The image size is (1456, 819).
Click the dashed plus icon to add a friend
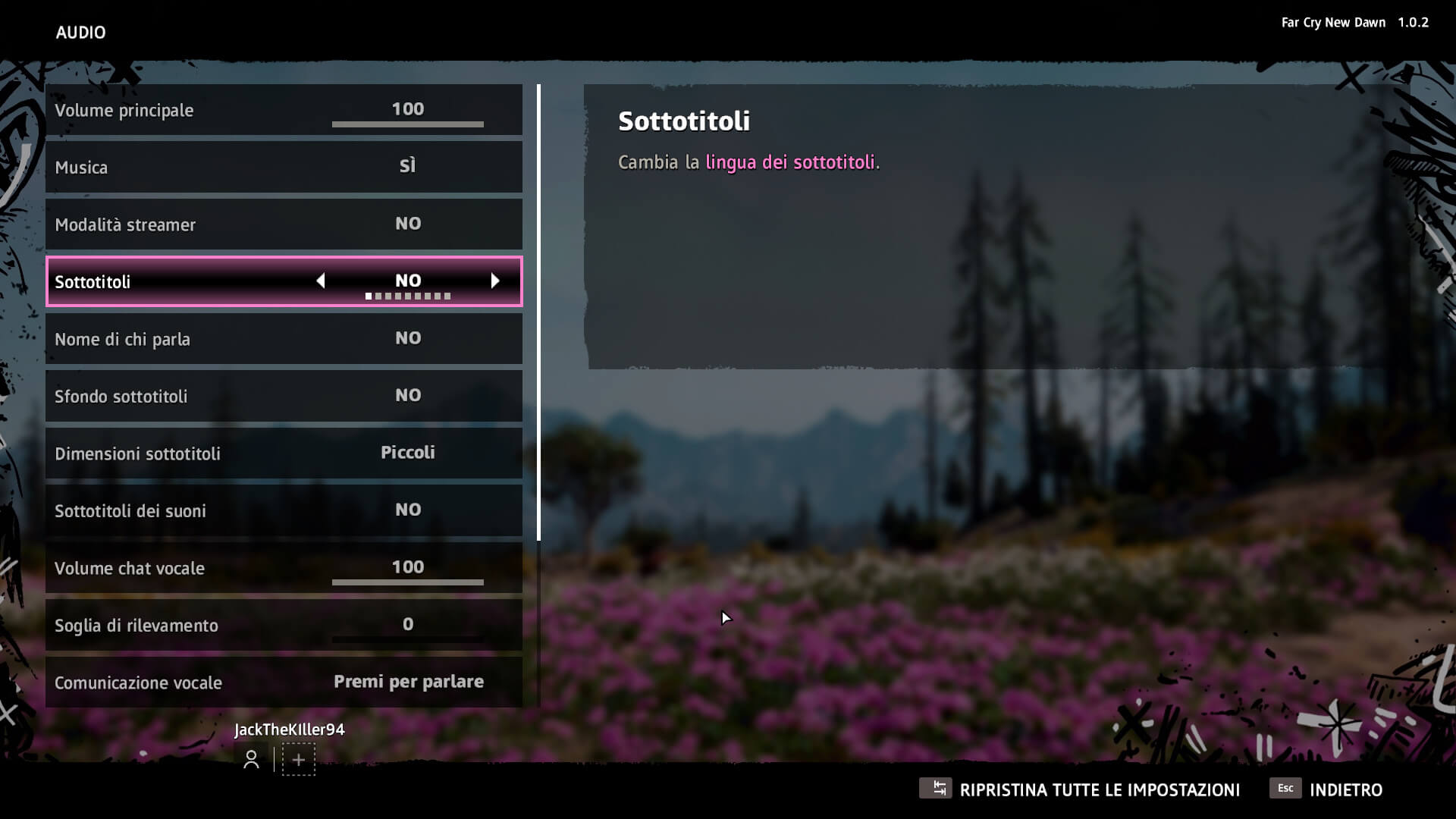point(299,760)
